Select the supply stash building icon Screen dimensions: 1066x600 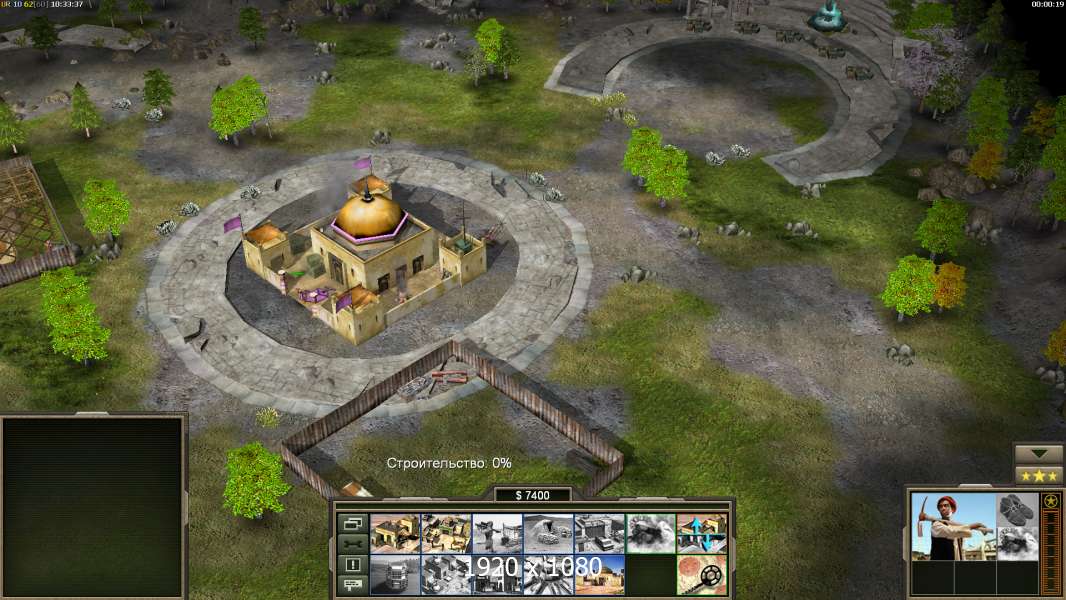pos(395,533)
